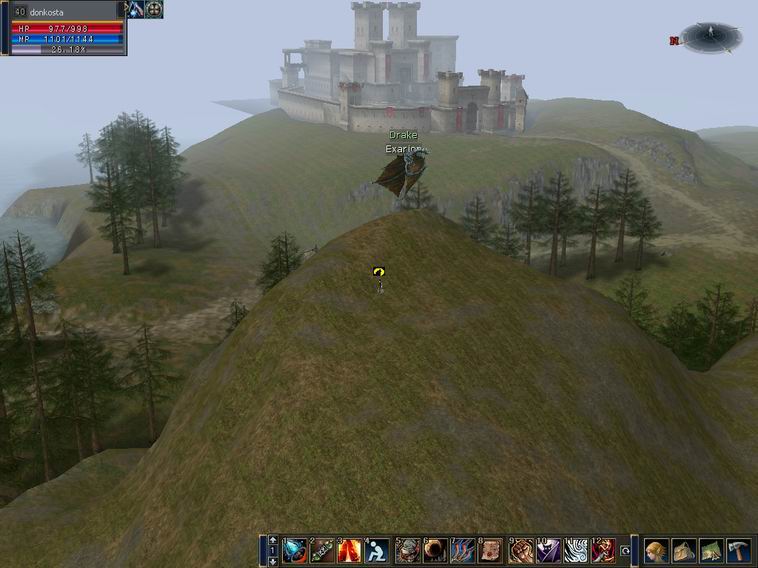Cast the purple dark skill in slot 10
Screen dimensions: 758x568
(x=549, y=551)
